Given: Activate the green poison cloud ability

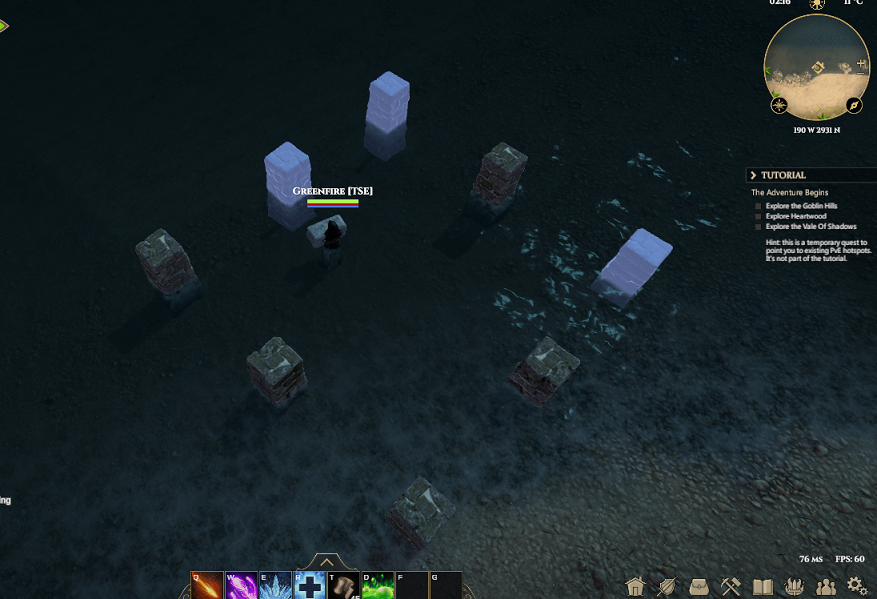Looking at the screenshot, I should click(377, 585).
